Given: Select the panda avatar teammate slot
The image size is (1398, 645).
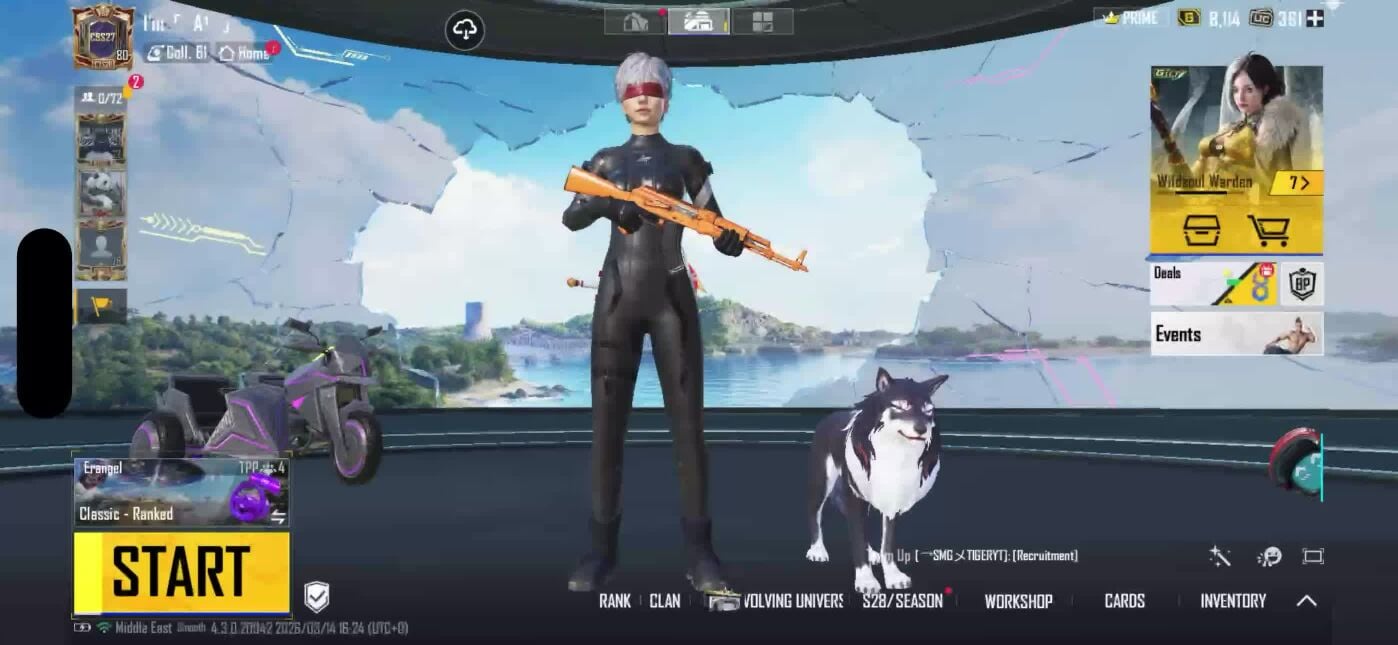Looking at the screenshot, I should (101, 192).
